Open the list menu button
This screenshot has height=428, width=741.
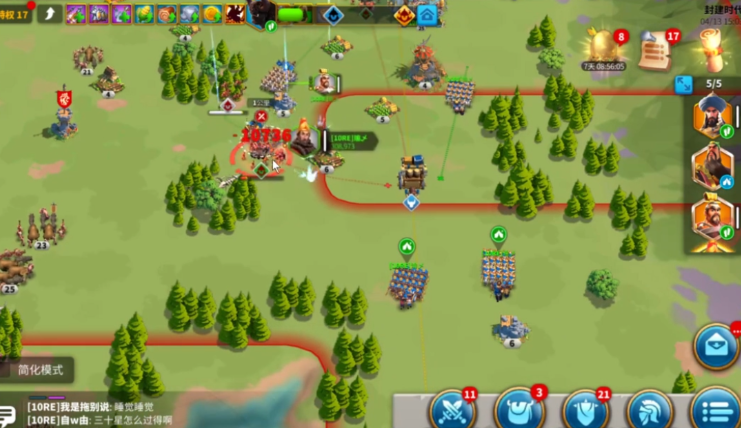pyautogui.click(x=715, y=410)
